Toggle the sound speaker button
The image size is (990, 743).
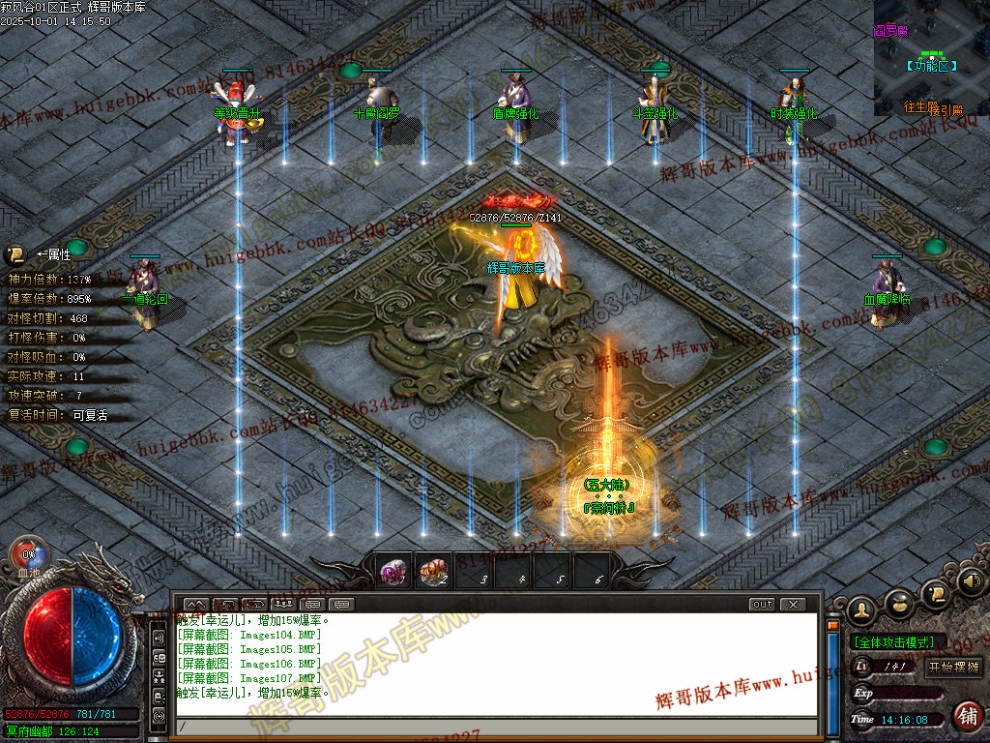pos(968,581)
